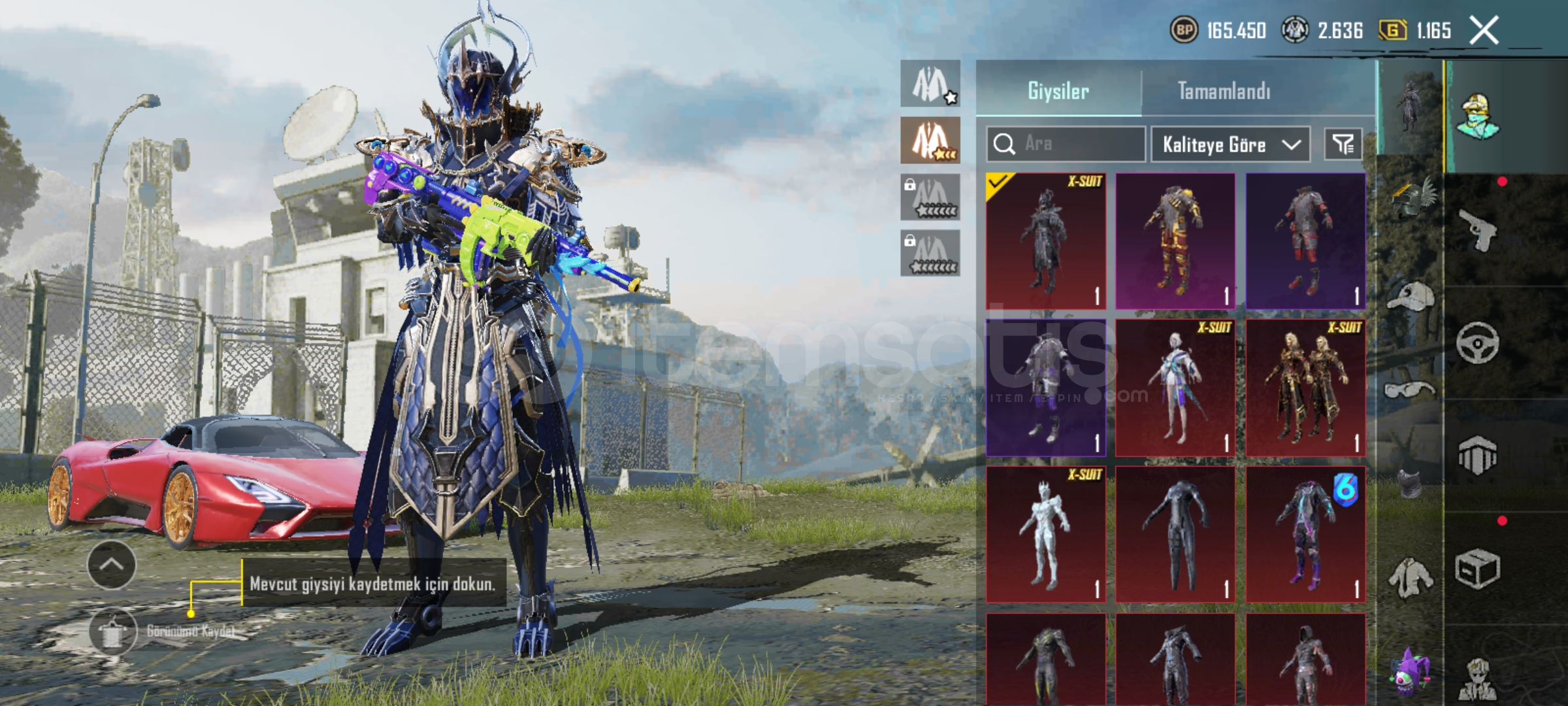Switch to the Giysiler tab
The image size is (1568, 706).
pos(1058,91)
